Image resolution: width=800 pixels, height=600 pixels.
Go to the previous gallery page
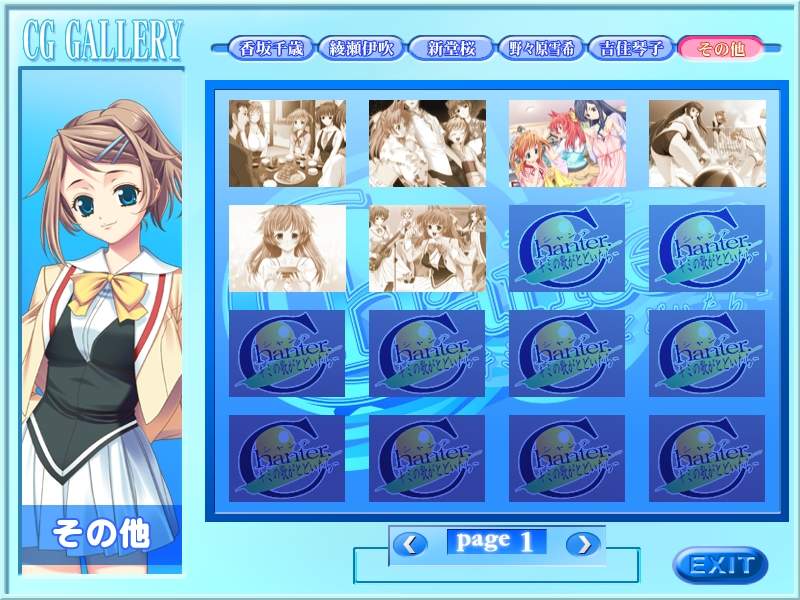tap(409, 544)
